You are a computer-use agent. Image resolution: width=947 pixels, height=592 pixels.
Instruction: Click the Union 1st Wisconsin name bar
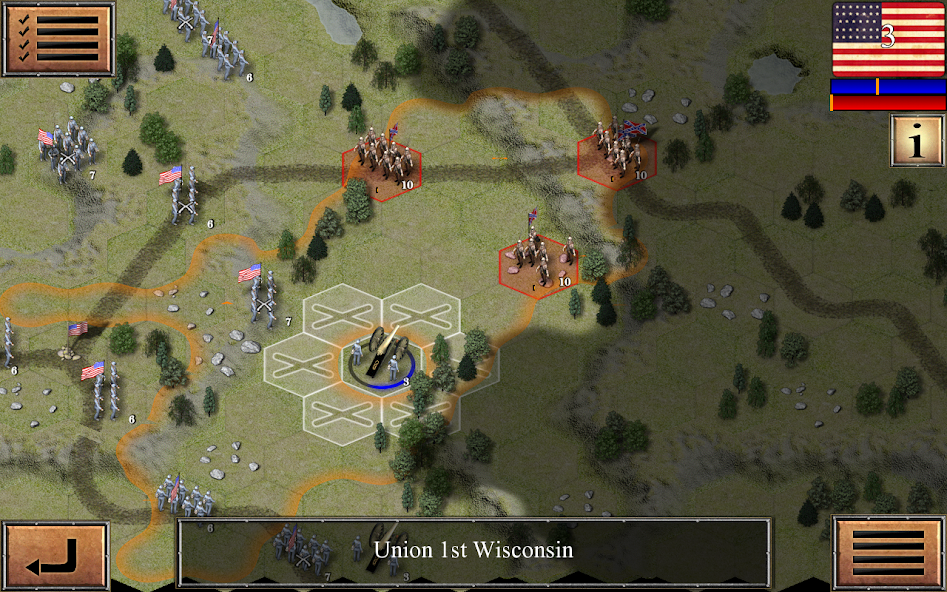tap(474, 550)
